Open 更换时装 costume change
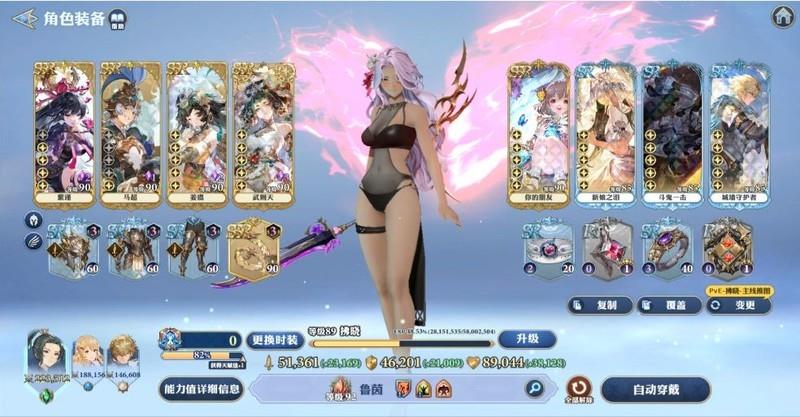This screenshot has height=417, width=800. 272,338
